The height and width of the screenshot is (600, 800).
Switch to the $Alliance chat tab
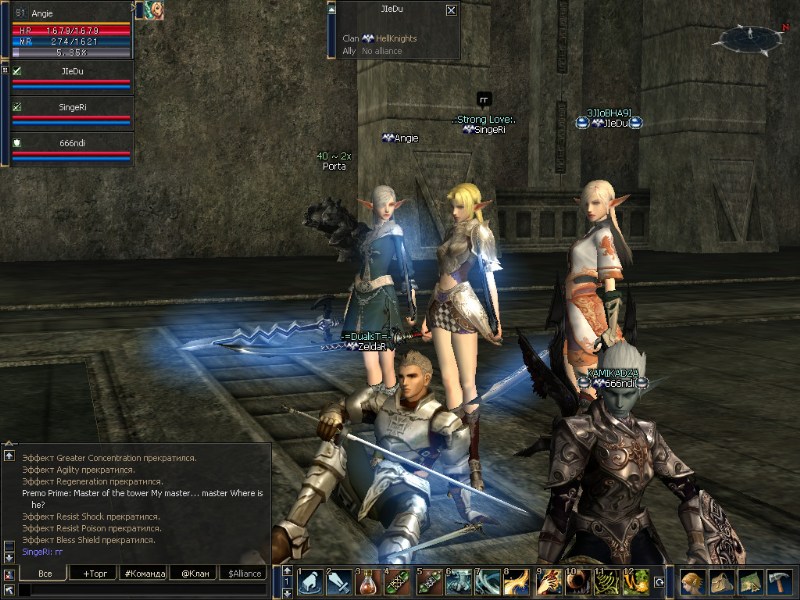(244, 573)
